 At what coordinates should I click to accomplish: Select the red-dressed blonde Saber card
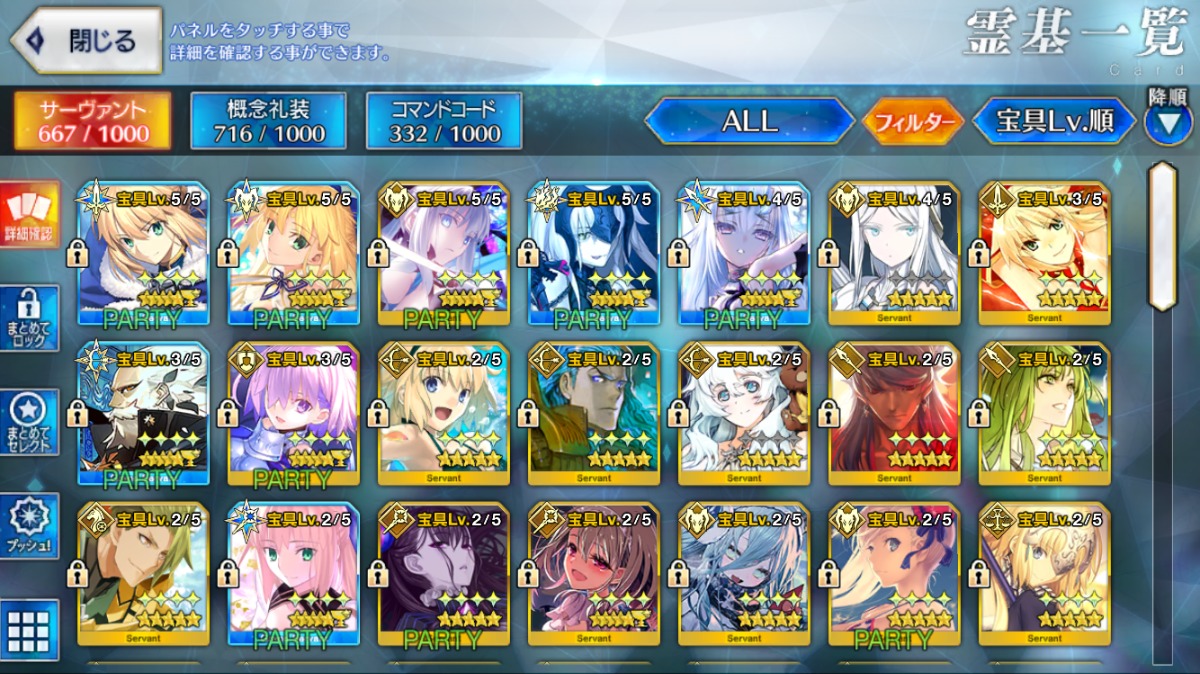[x=1044, y=253]
